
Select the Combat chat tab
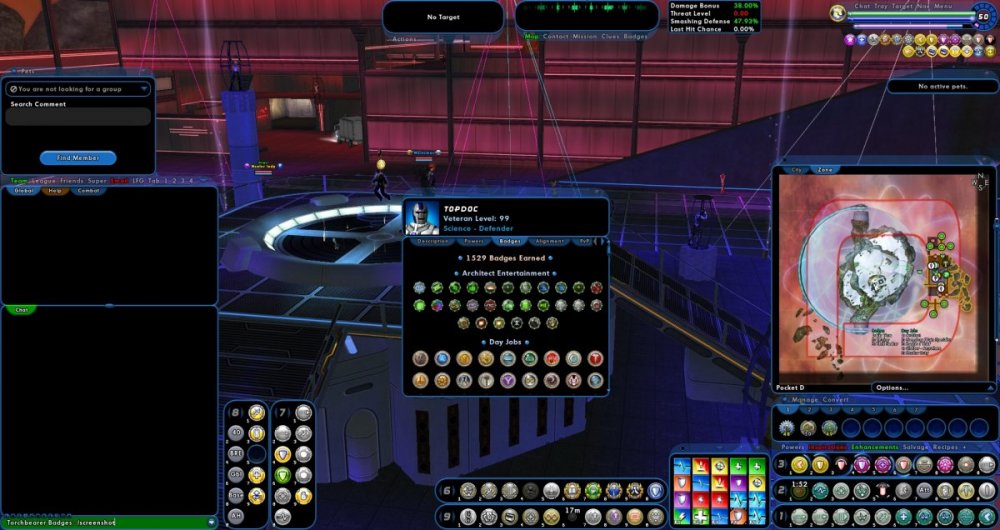click(88, 190)
